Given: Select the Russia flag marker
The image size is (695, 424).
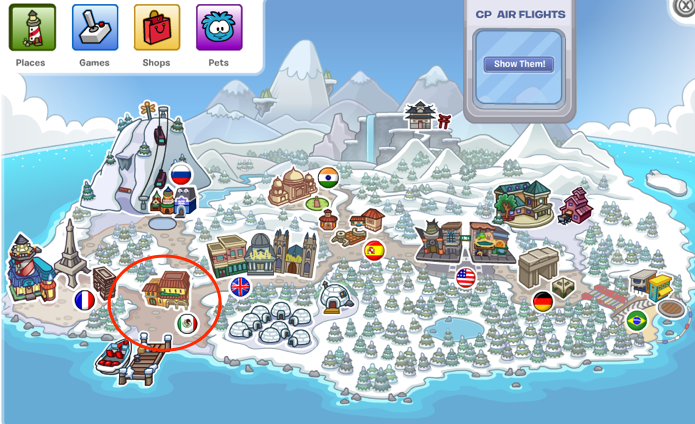Looking at the screenshot, I should 181,174.
